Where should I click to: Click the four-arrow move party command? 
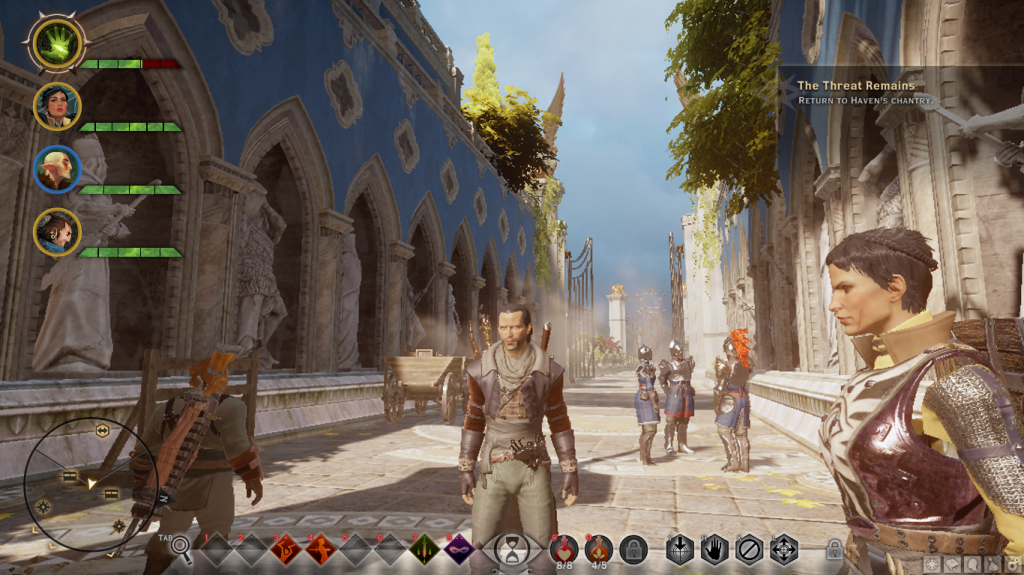(x=783, y=548)
